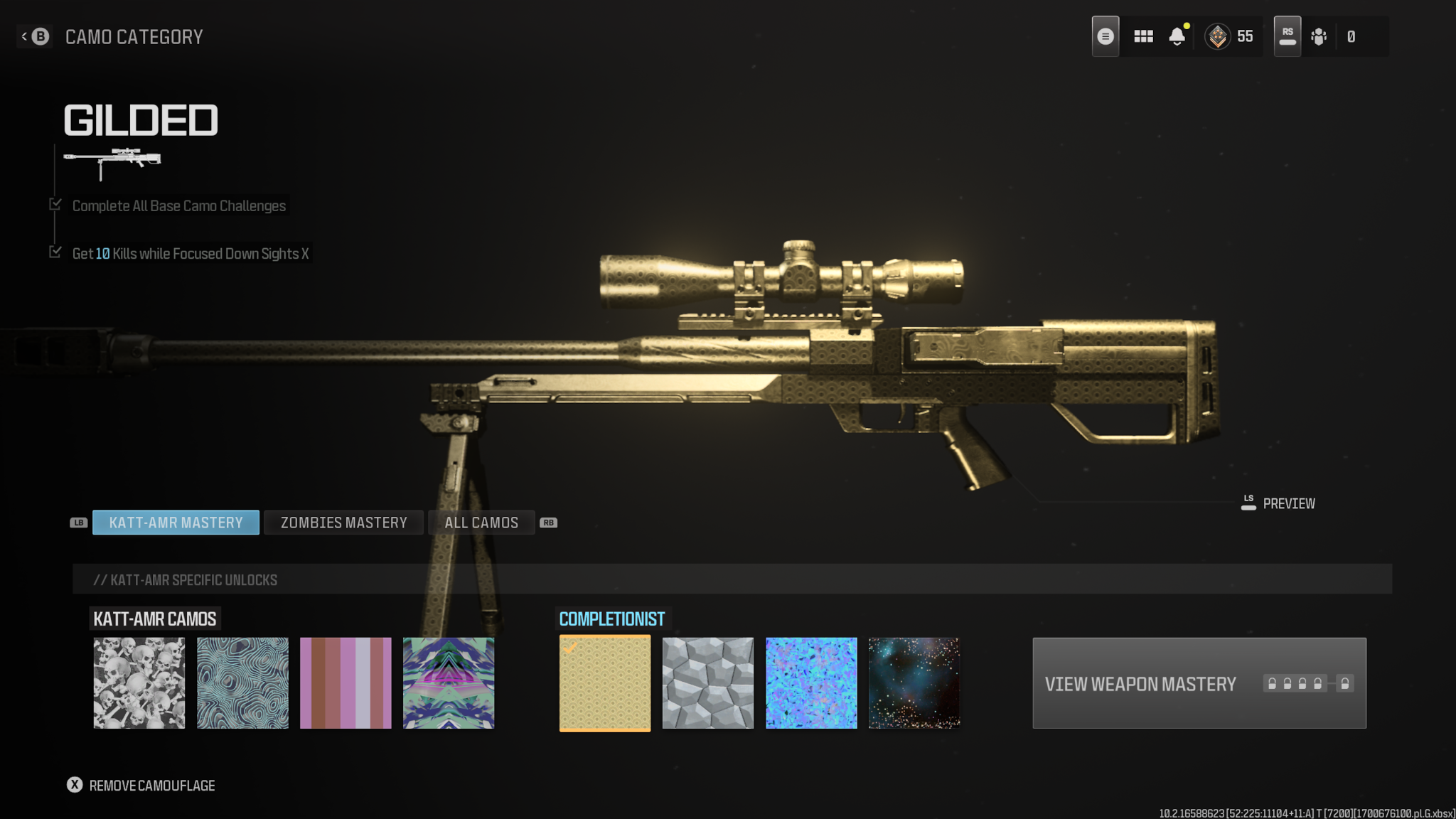Select the skulls camo thumbnail
Viewport: 1456px width, 819px height.
click(139, 683)
